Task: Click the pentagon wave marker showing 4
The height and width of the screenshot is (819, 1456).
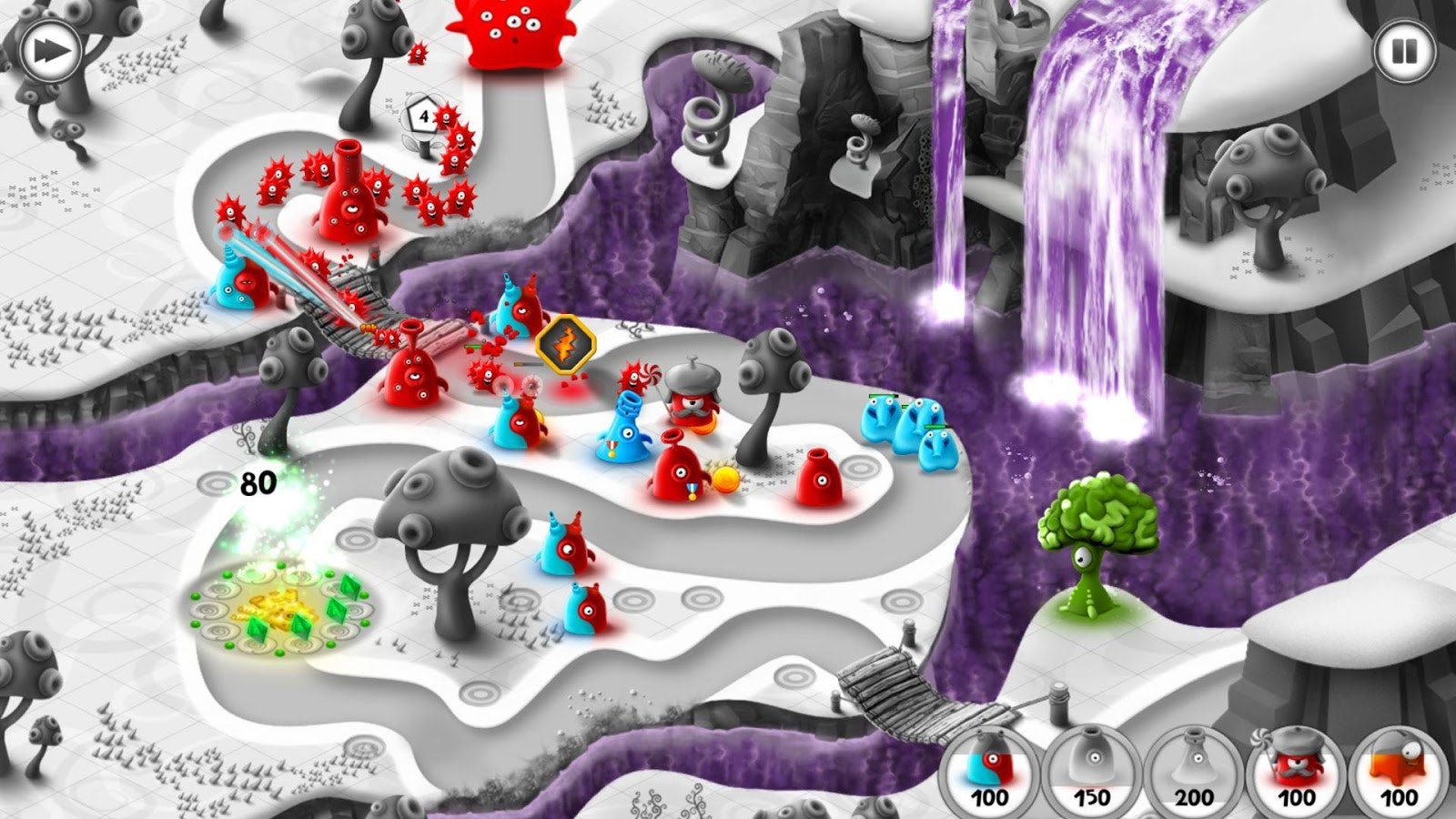Action: 421,116
